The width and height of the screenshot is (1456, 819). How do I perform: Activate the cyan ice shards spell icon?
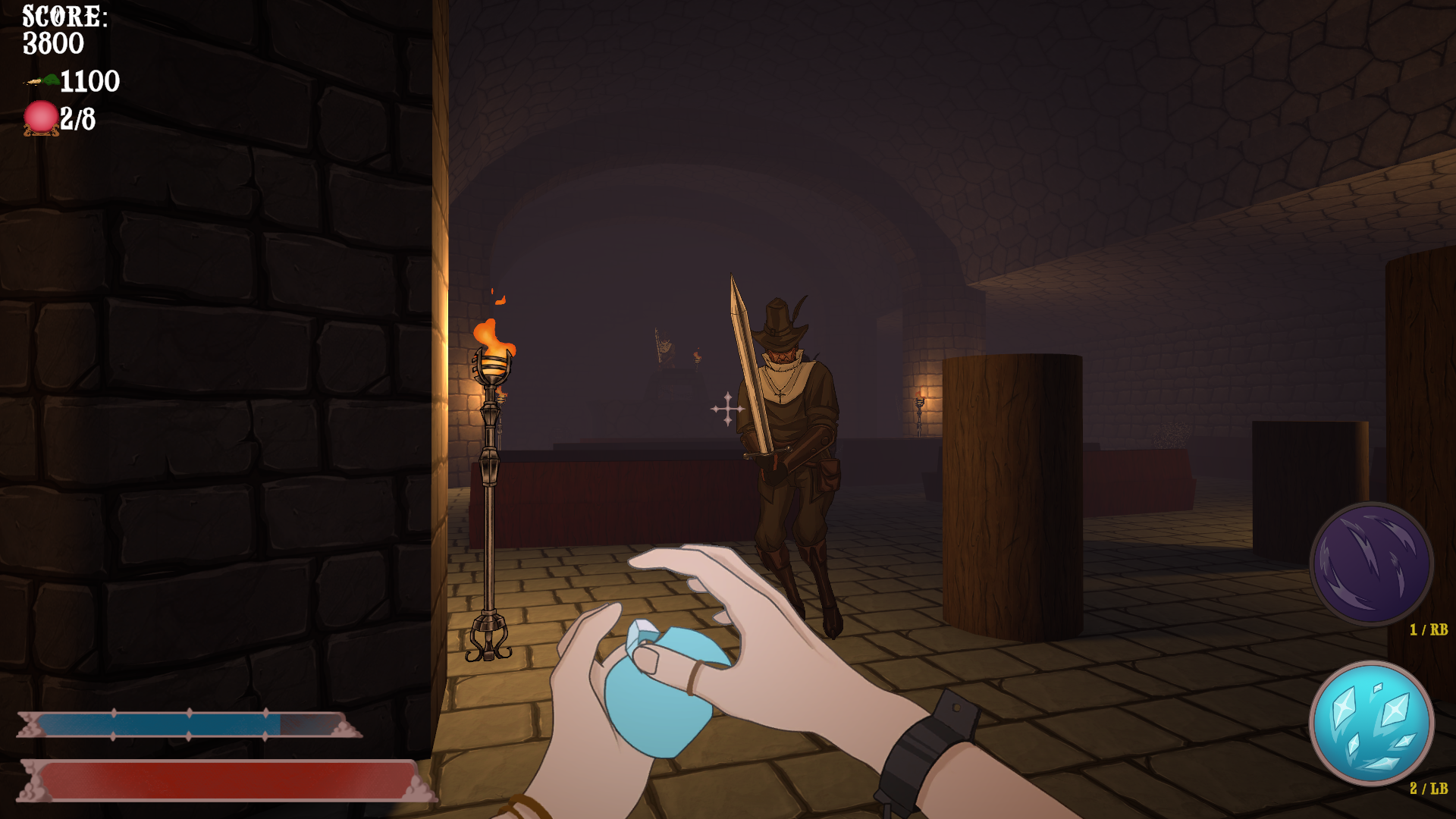[x=1371, y=723]
